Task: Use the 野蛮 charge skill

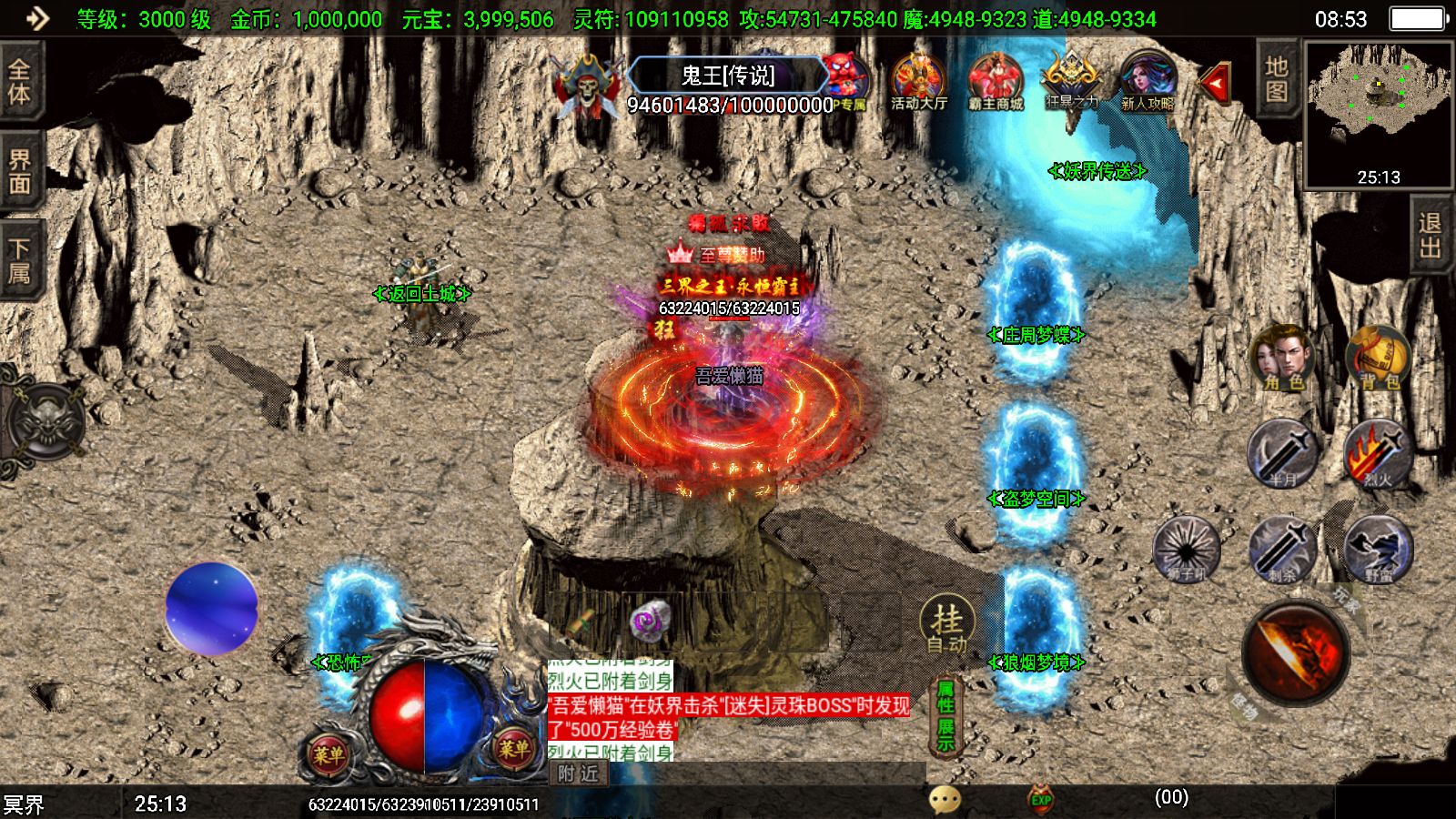Action: [x=1378, y=549]
